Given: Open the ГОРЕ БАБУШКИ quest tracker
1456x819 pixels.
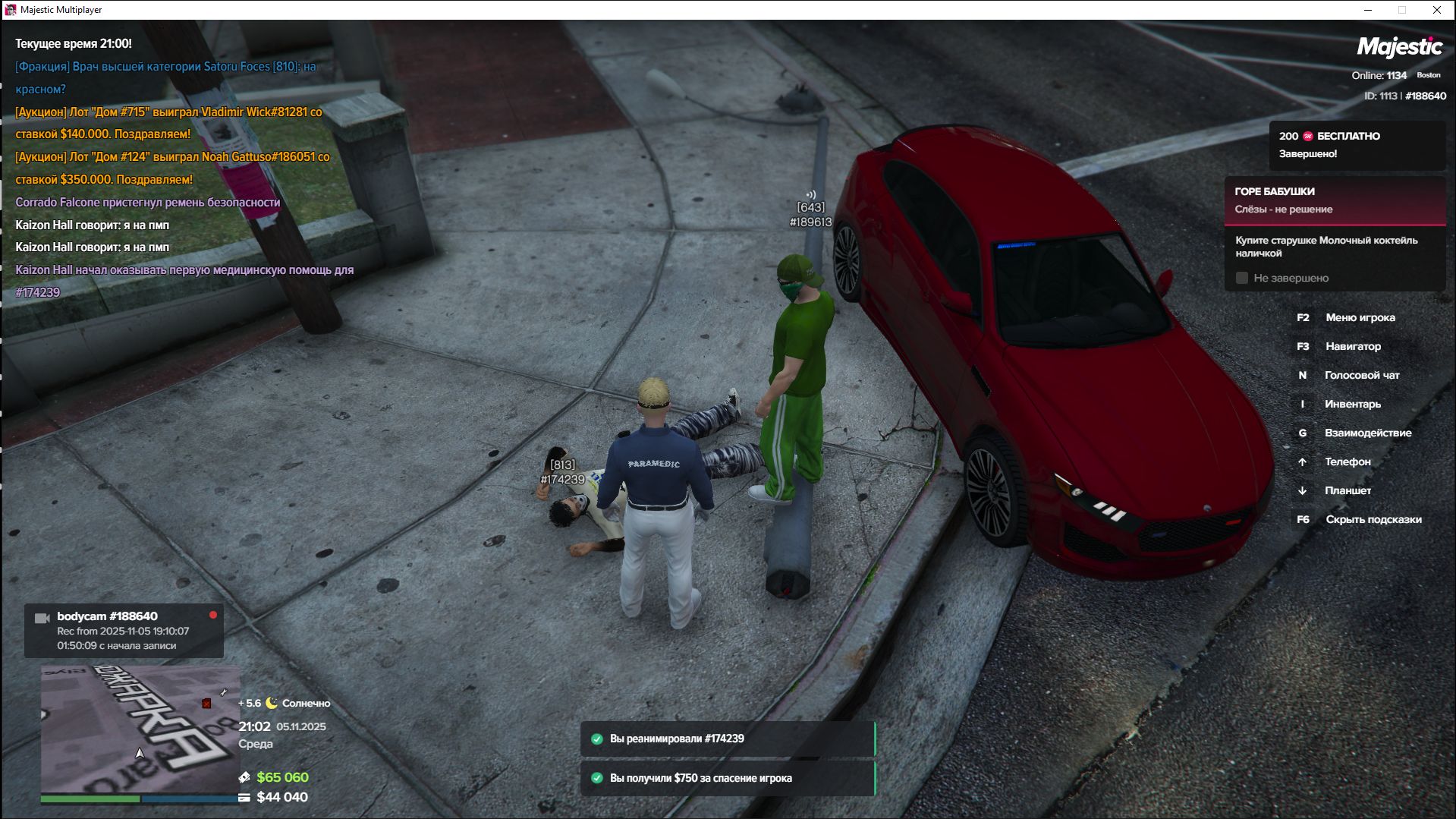Looking at the screenshot, I should click(x=1334, y=200).
